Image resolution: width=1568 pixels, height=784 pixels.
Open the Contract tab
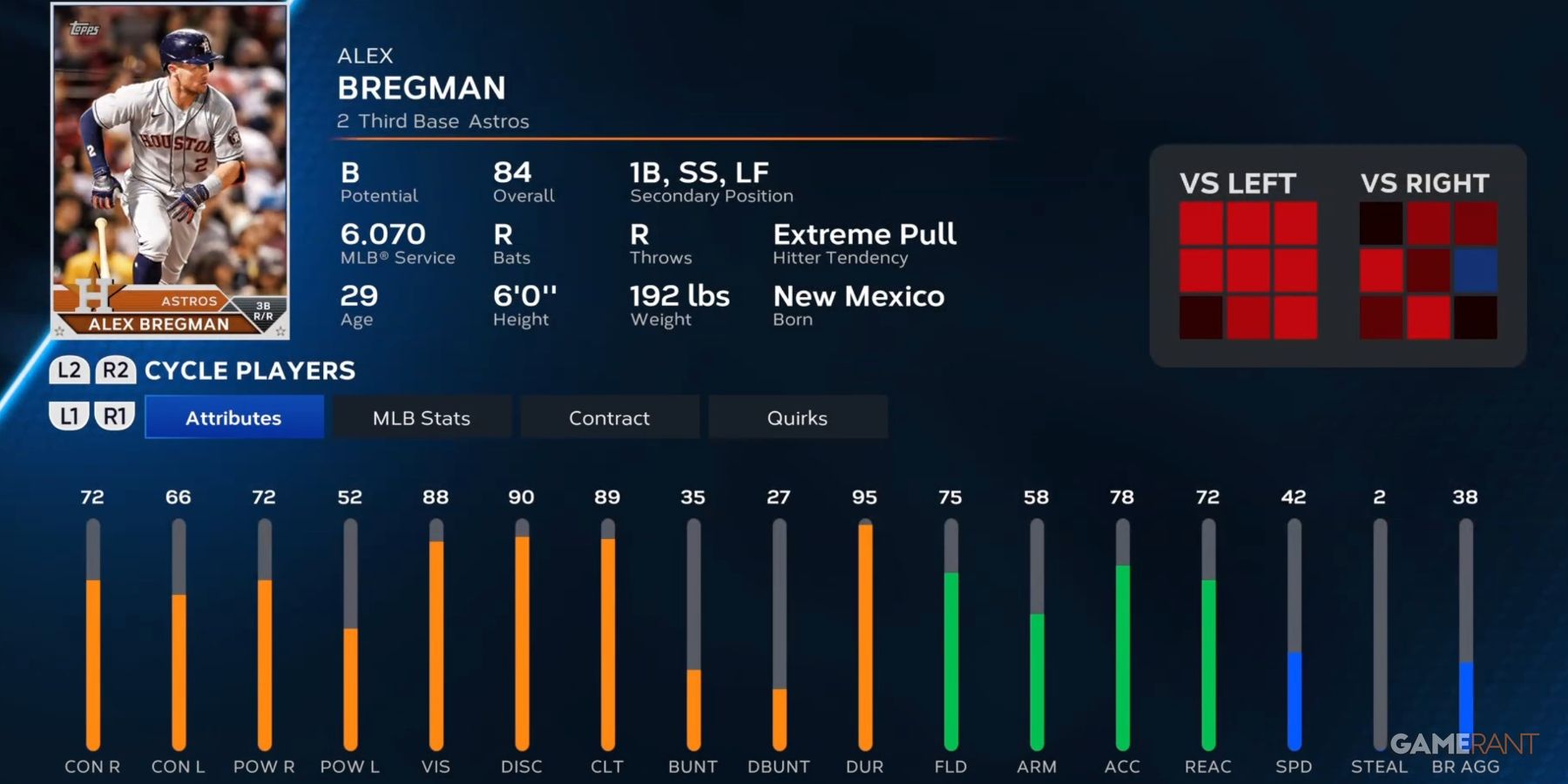[x=609, y=416]
